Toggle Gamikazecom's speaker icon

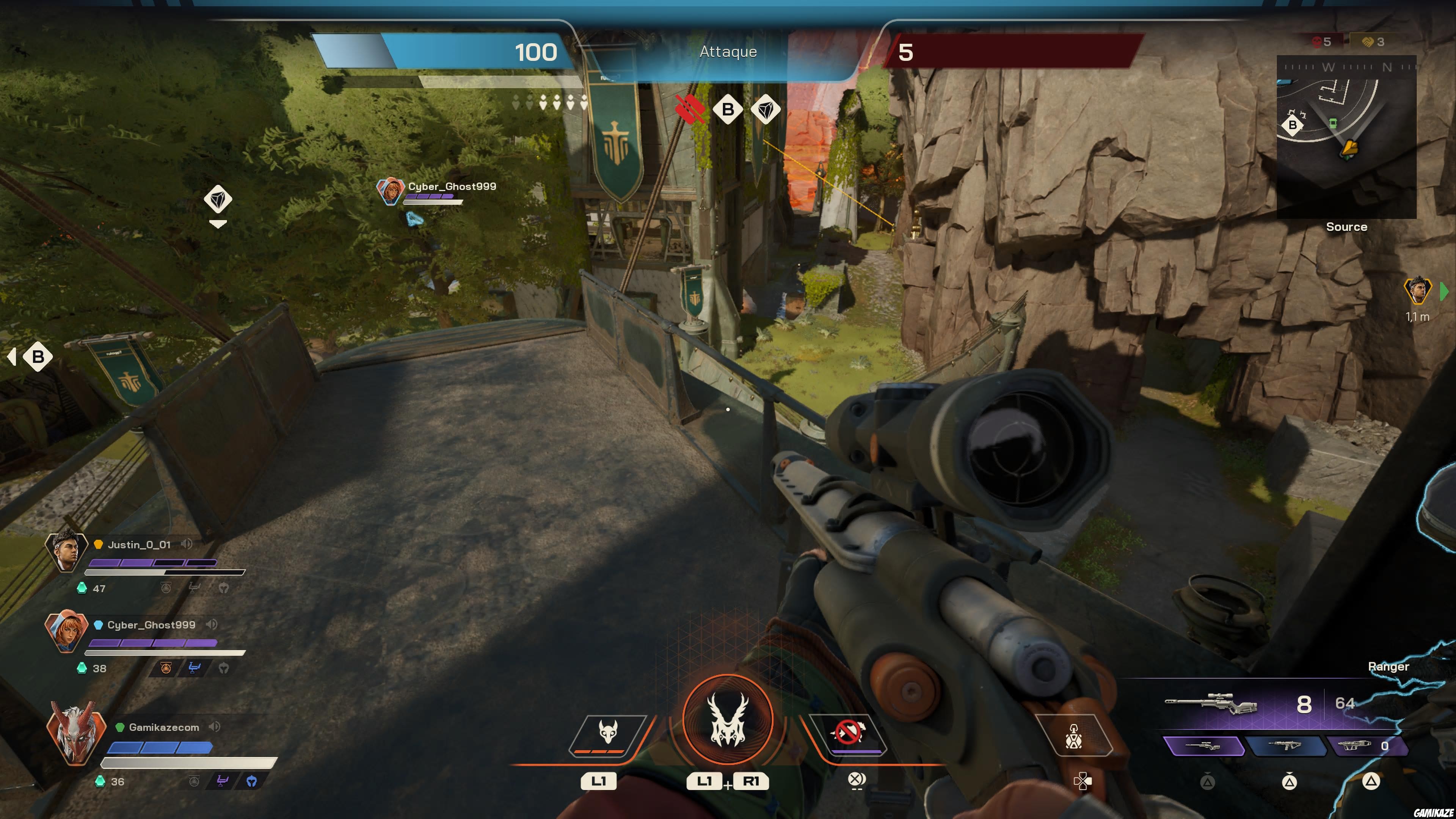point(214,727)
